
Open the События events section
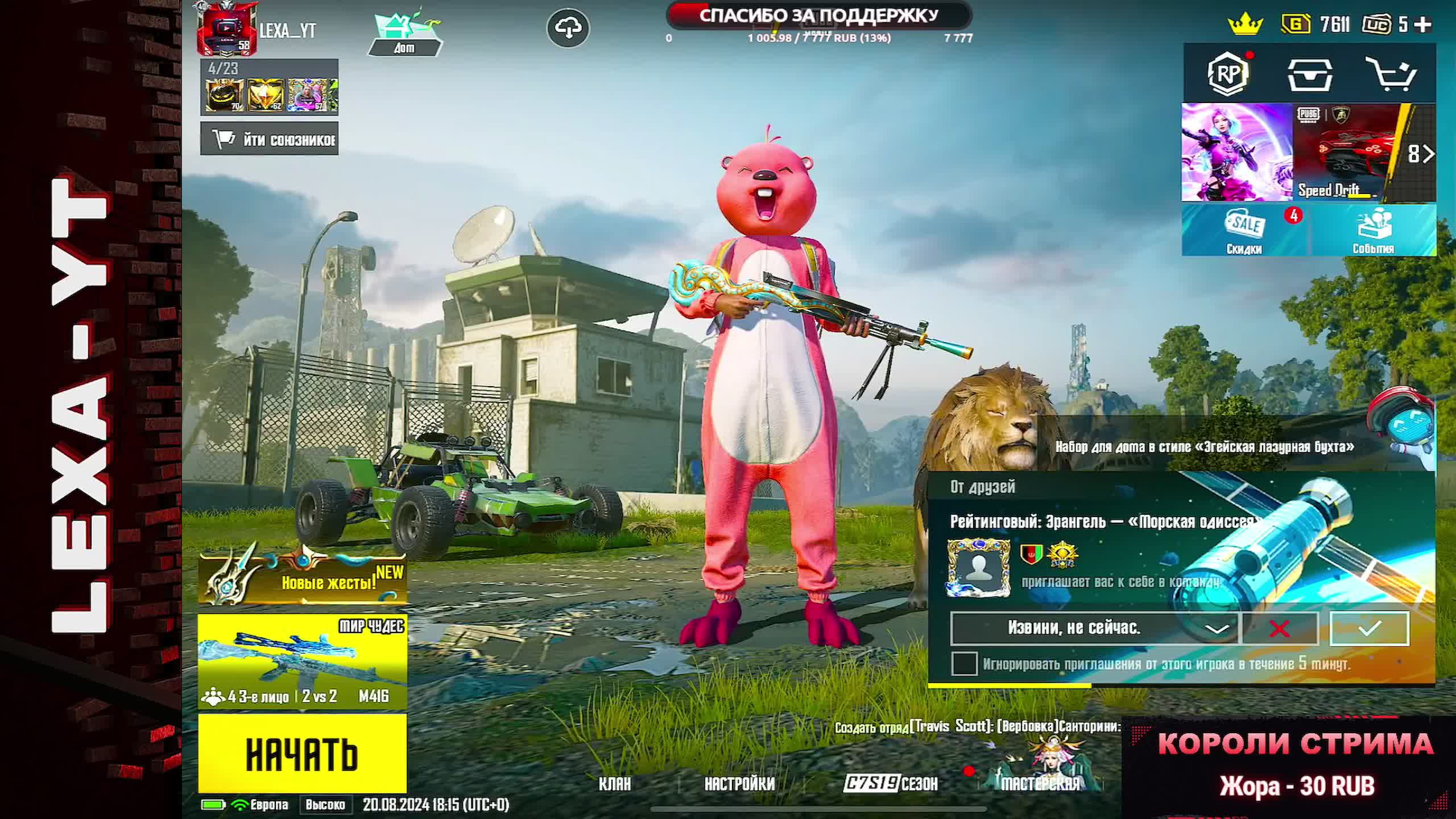click(x=1373, y=231)
